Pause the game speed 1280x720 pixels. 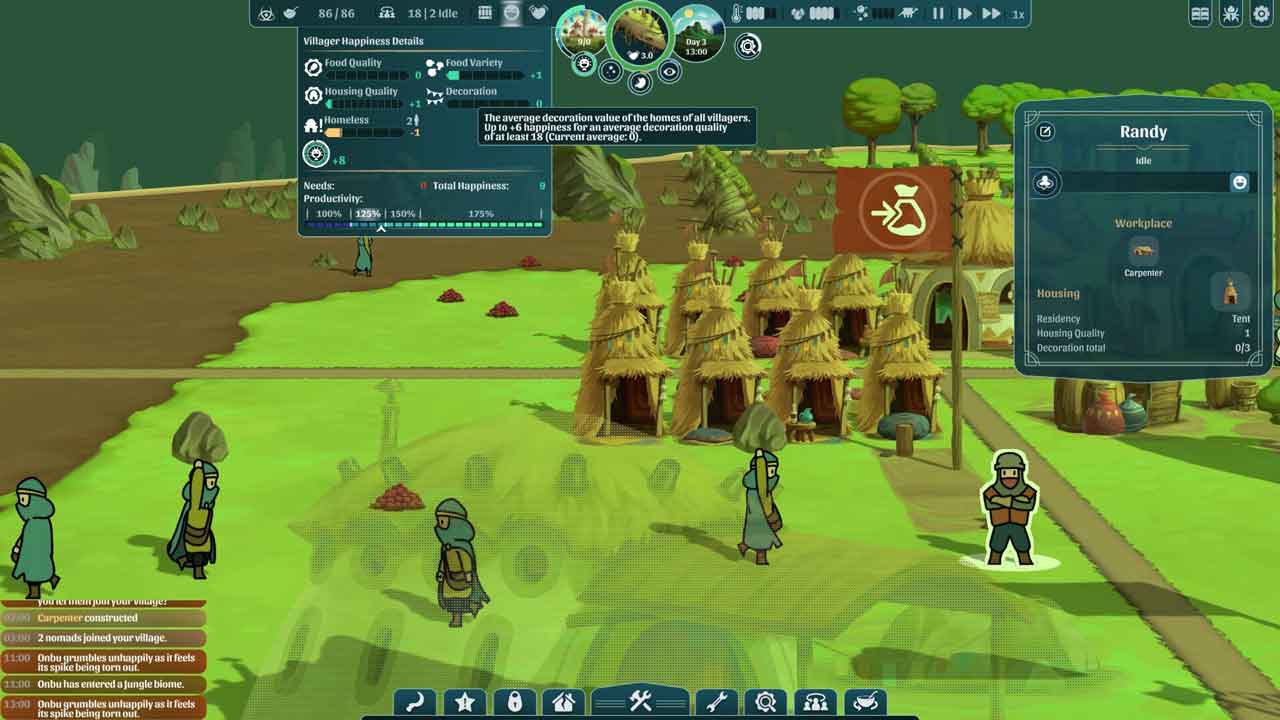[x=938, y=14]
